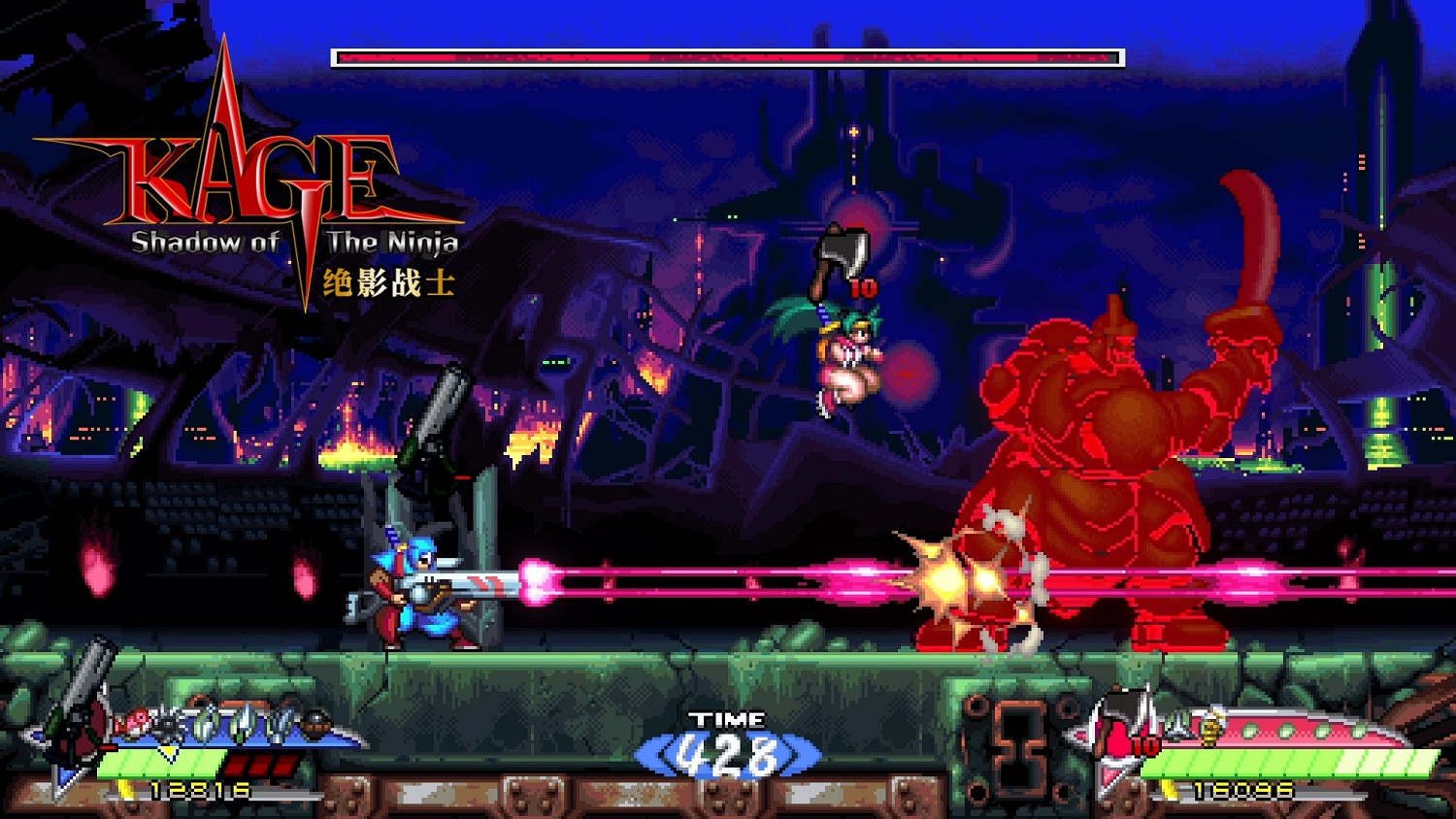Click the score 12816 under Player 1's bar

pyautogui.click(x=198, y=791)
